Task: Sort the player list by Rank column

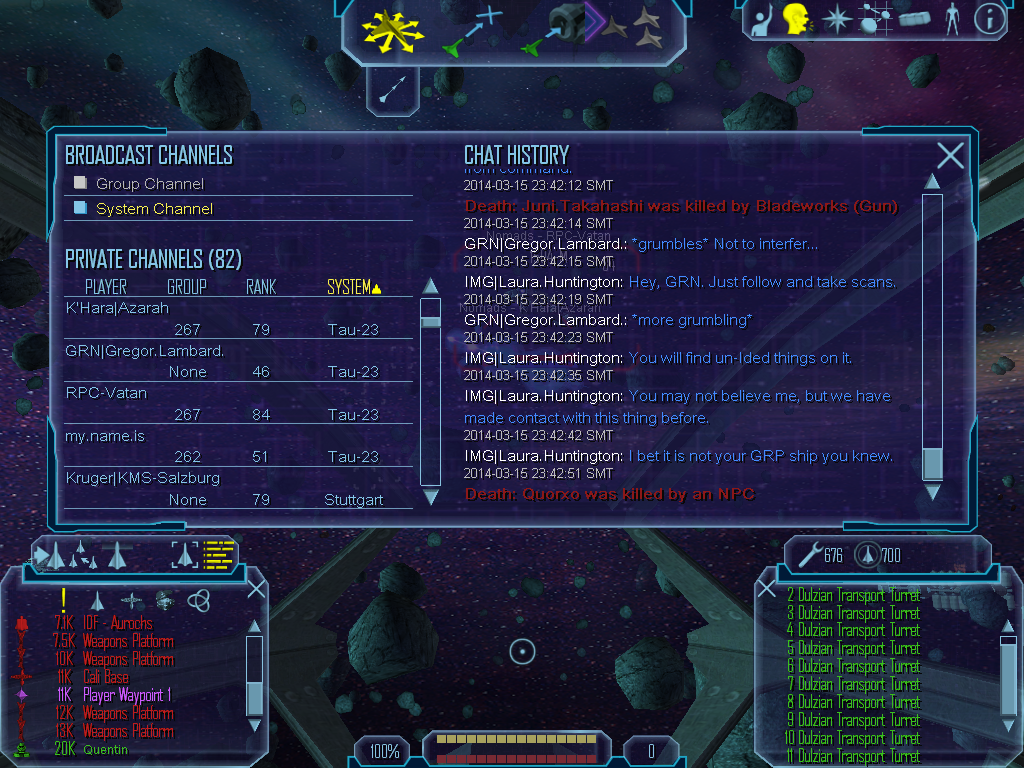Action: 261,288
